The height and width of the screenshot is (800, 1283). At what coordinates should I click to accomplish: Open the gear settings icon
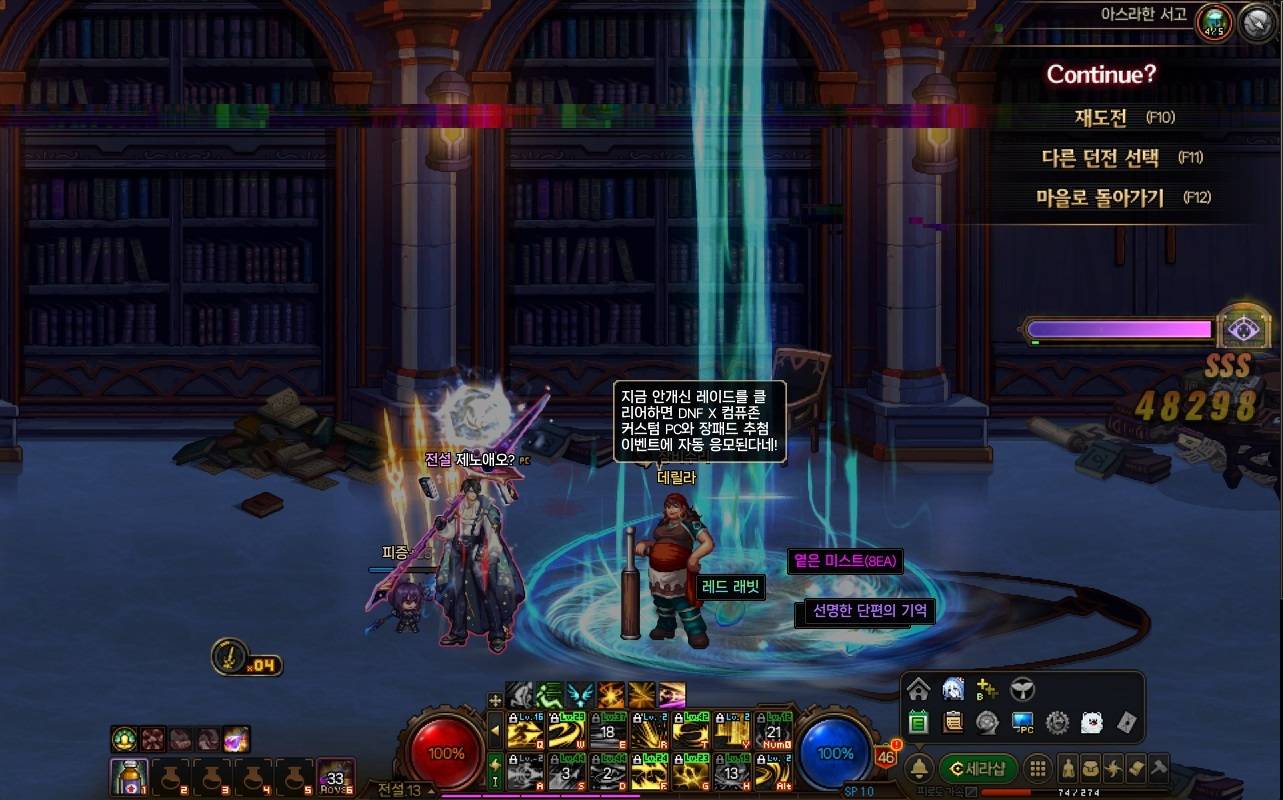(1057, 722)
